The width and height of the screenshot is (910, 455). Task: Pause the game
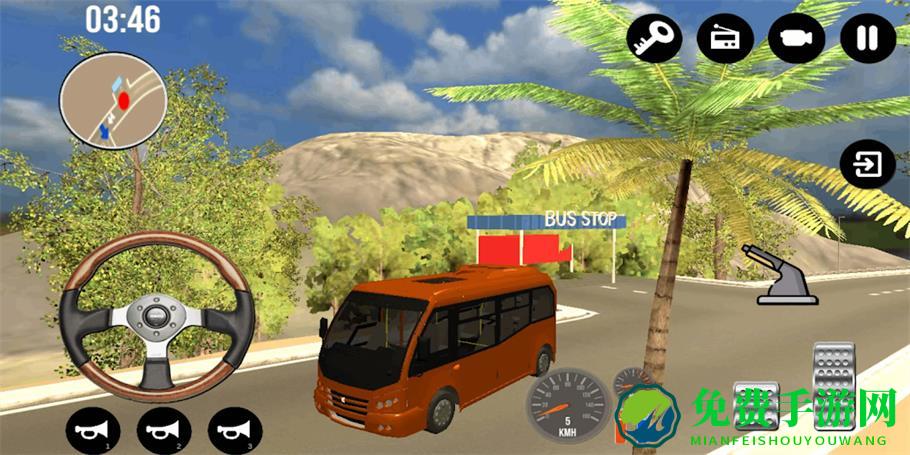click(867, 39)
